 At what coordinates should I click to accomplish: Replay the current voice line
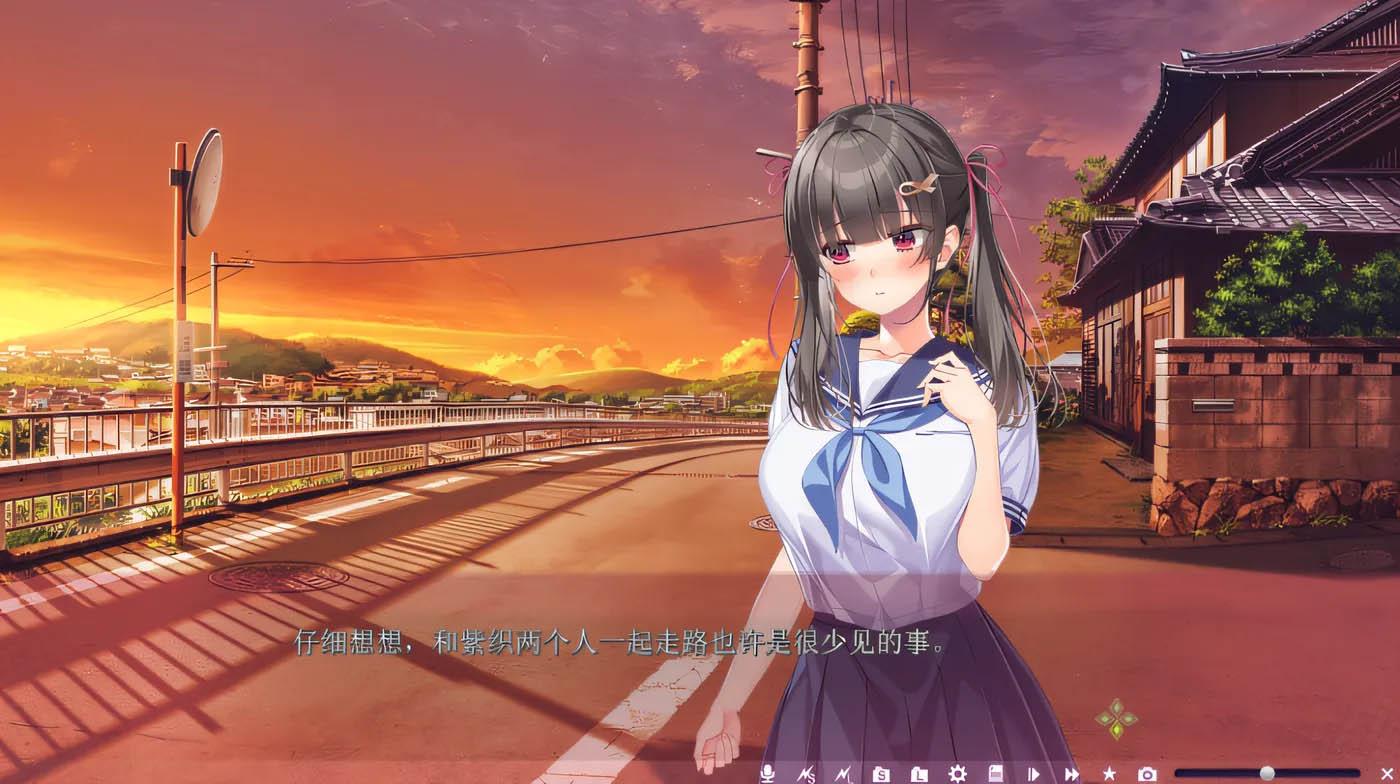coord(766,770)
